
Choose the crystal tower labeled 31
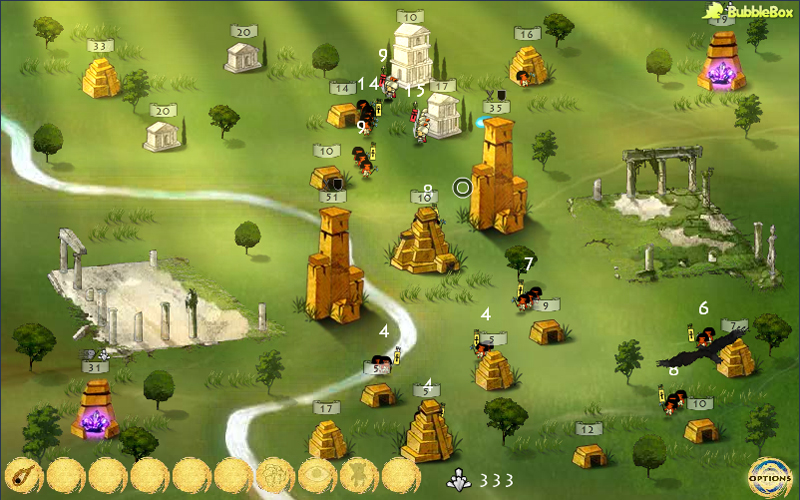(95, 410)
